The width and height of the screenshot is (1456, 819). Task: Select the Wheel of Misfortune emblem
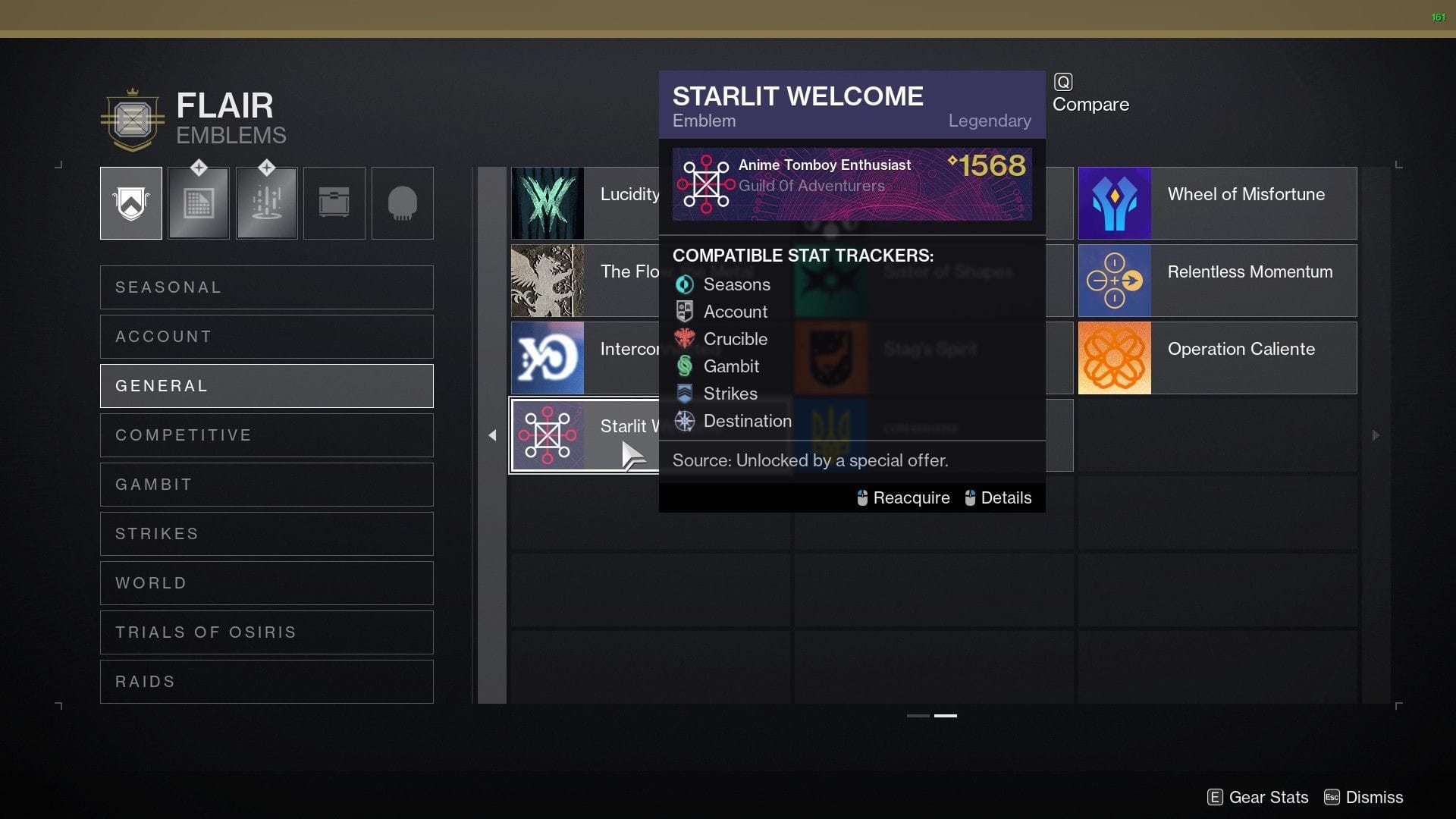coord(1217,202)
